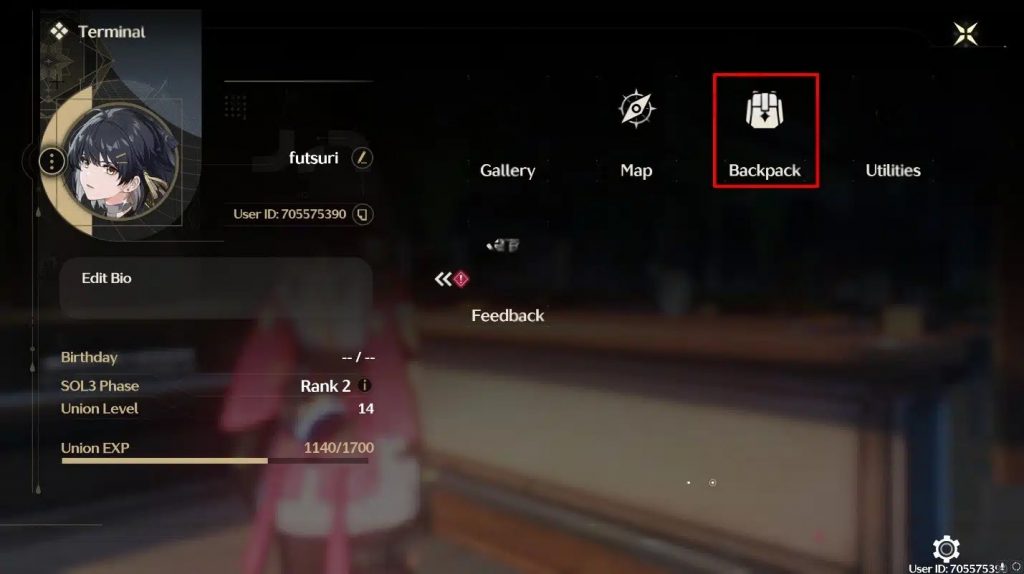Open the settings gear icon
This screenshot has height=574, width=1024.
[x=945, y=548]
